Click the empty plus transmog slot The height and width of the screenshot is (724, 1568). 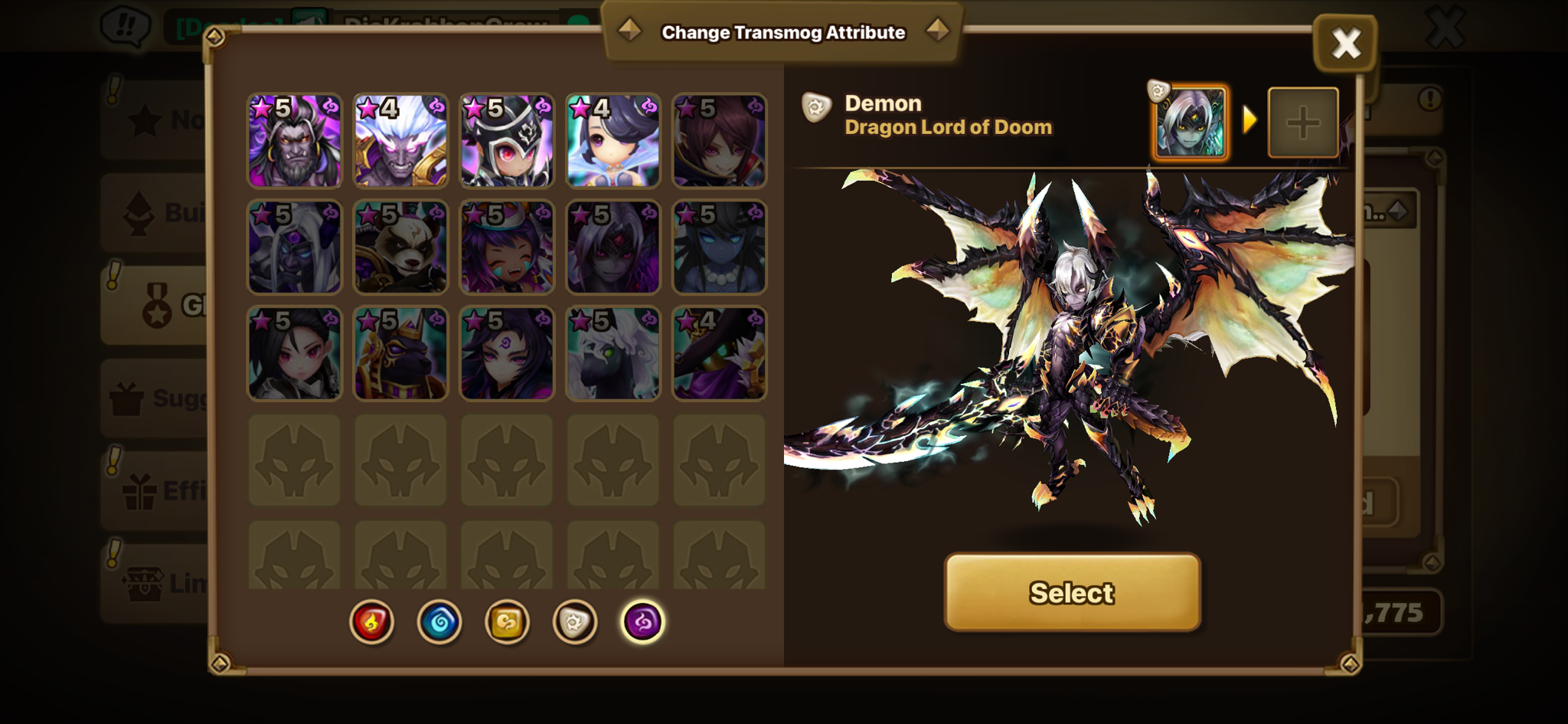(x=1302, y=123)
